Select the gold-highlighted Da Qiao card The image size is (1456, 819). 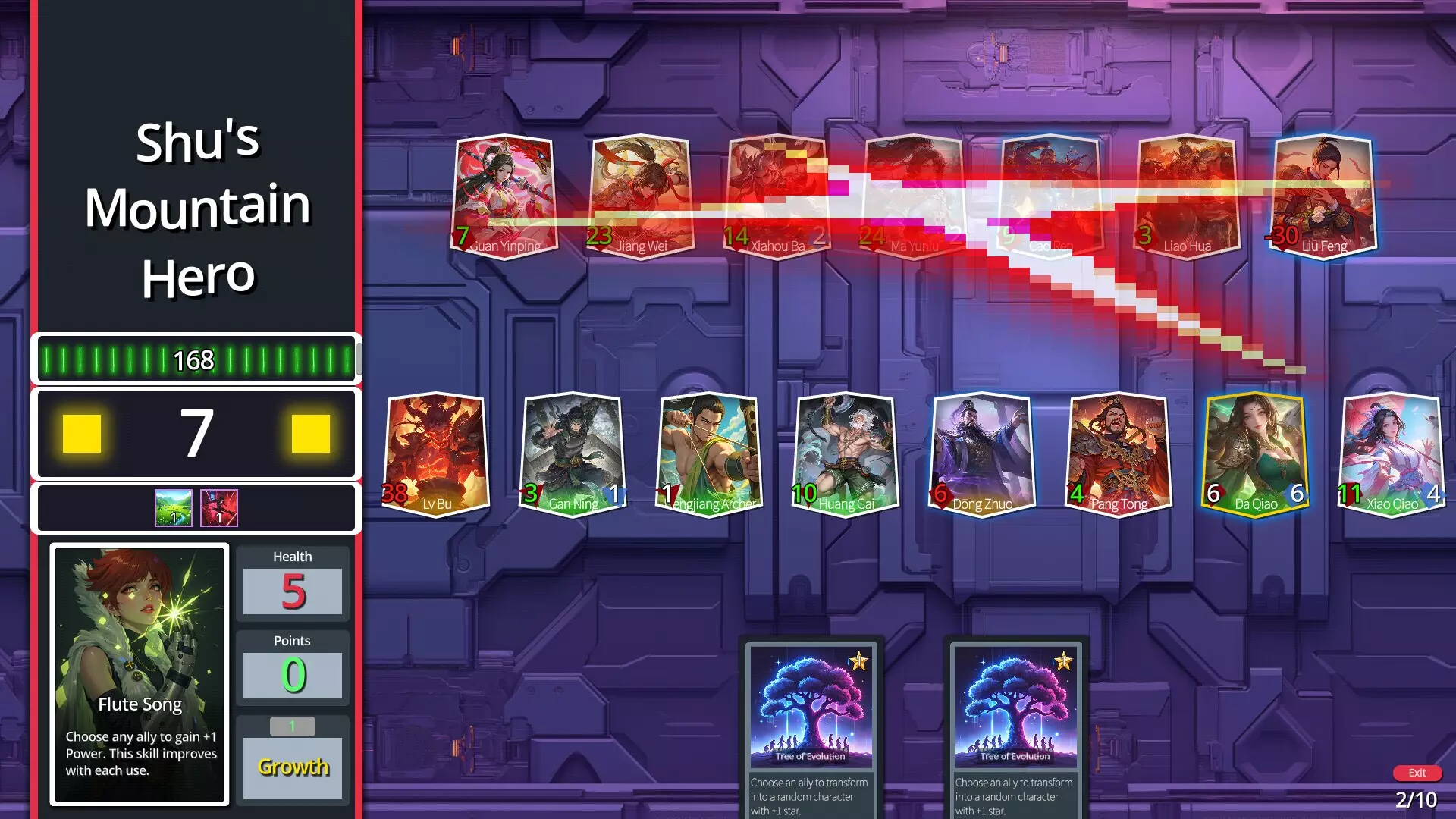click(x=1255, y=453)
